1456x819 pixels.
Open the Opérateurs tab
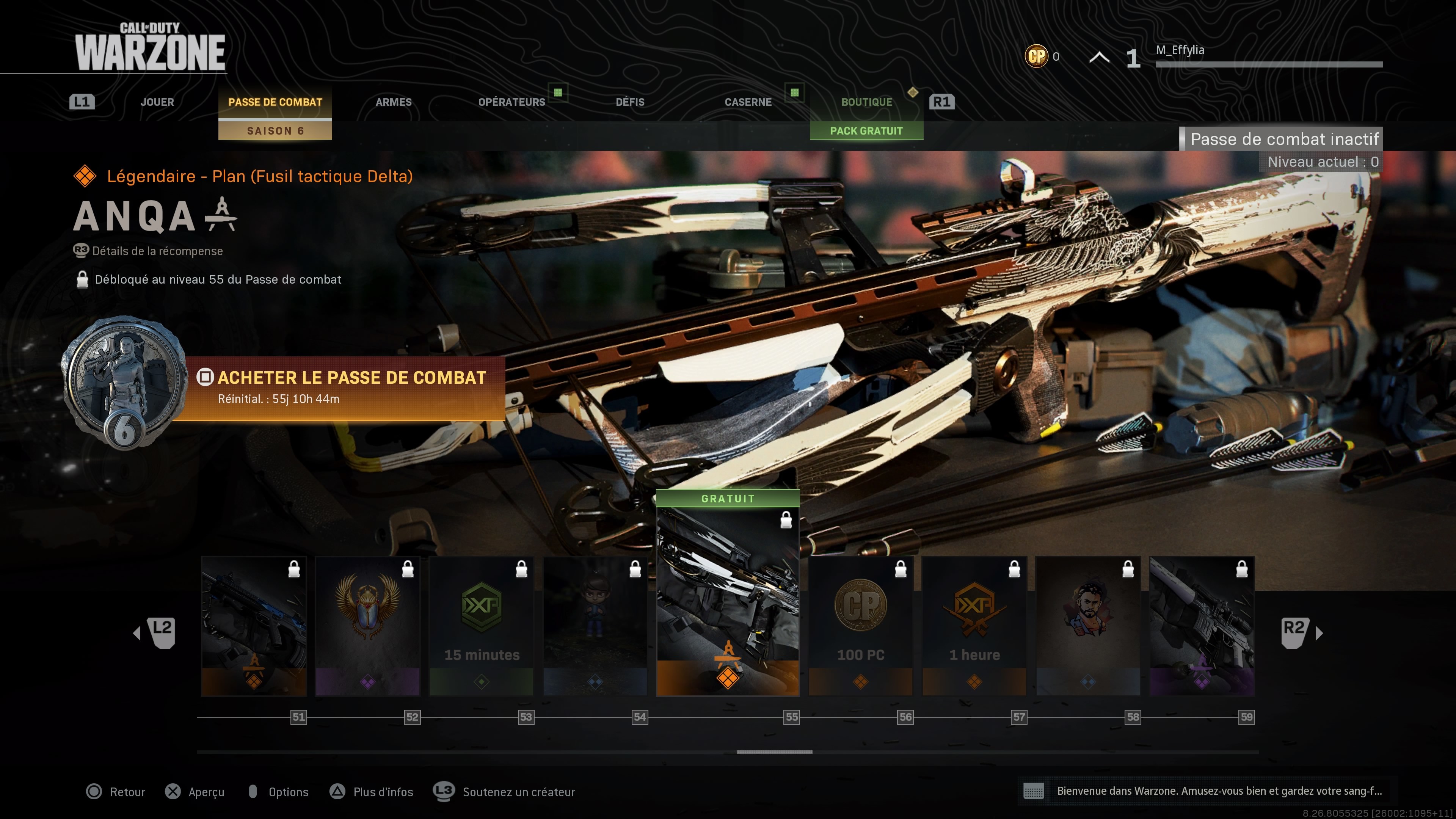tap(511, 102)
